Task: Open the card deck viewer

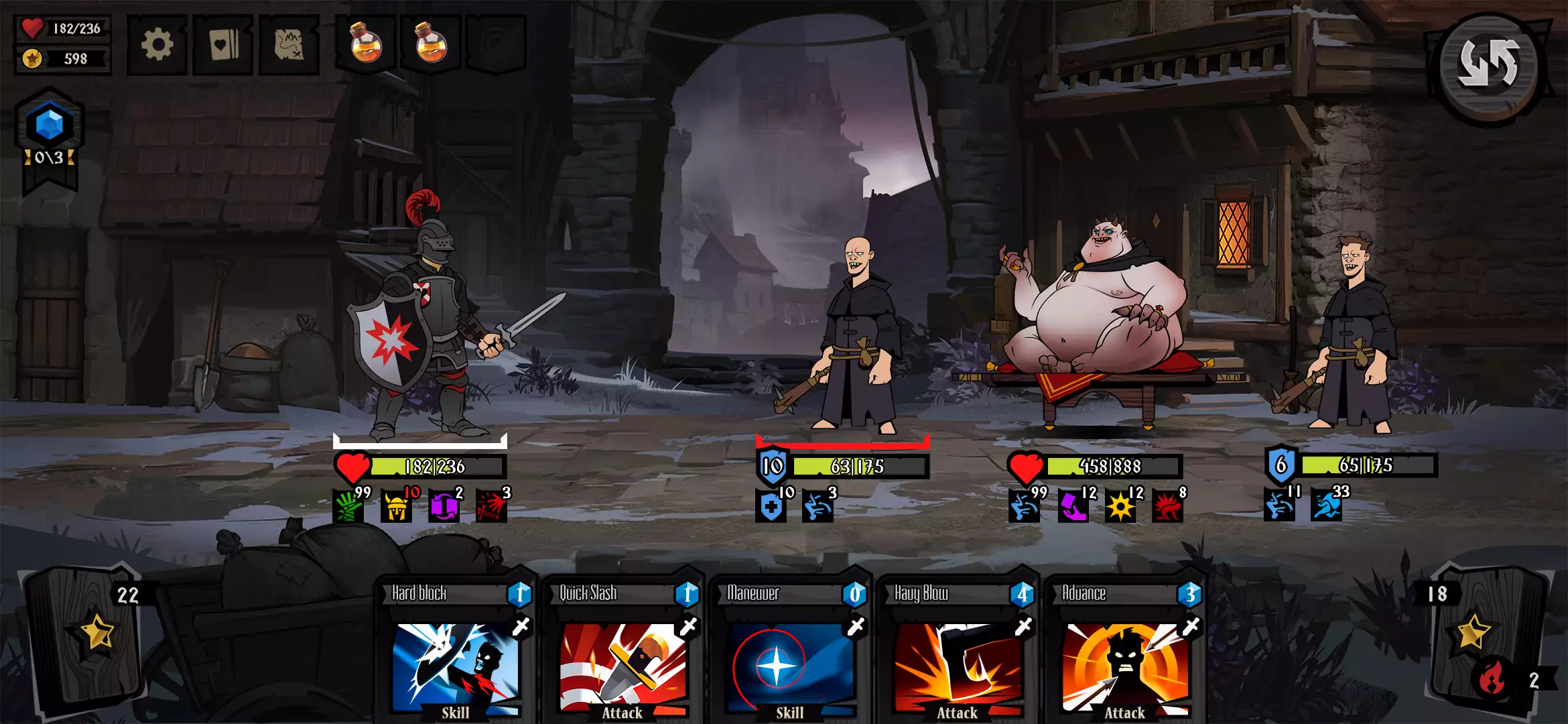Action: coord(223,45)
